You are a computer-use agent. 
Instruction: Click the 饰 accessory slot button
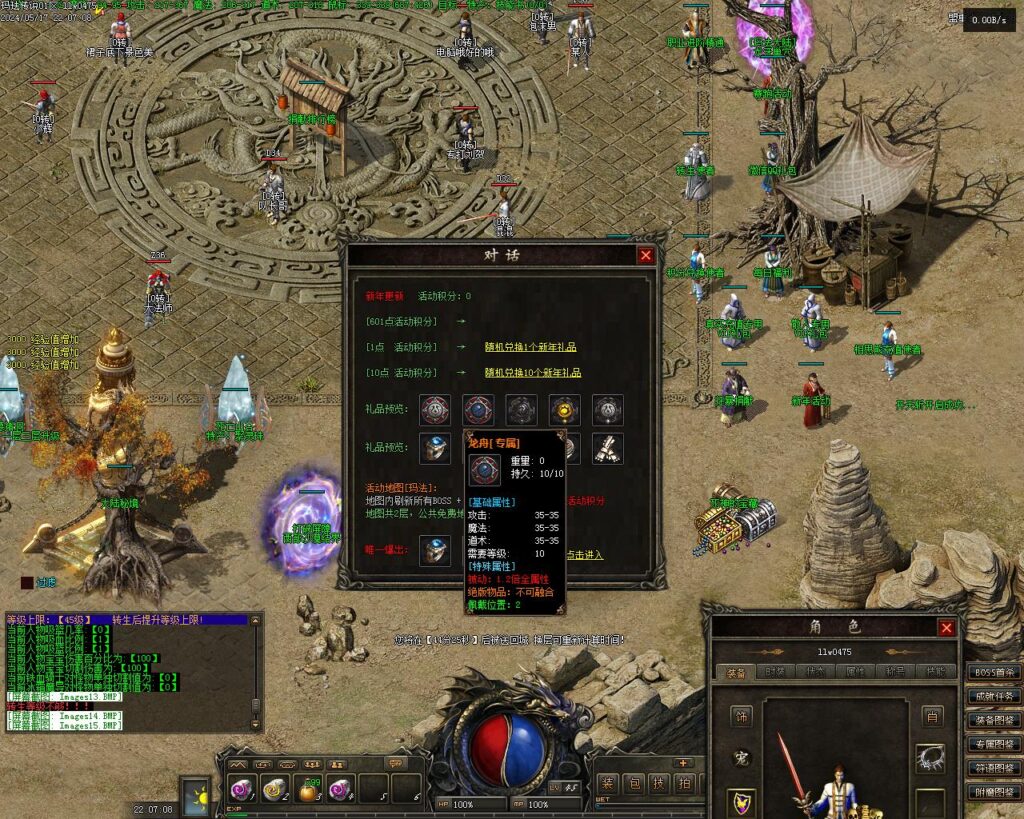[741, 716]
